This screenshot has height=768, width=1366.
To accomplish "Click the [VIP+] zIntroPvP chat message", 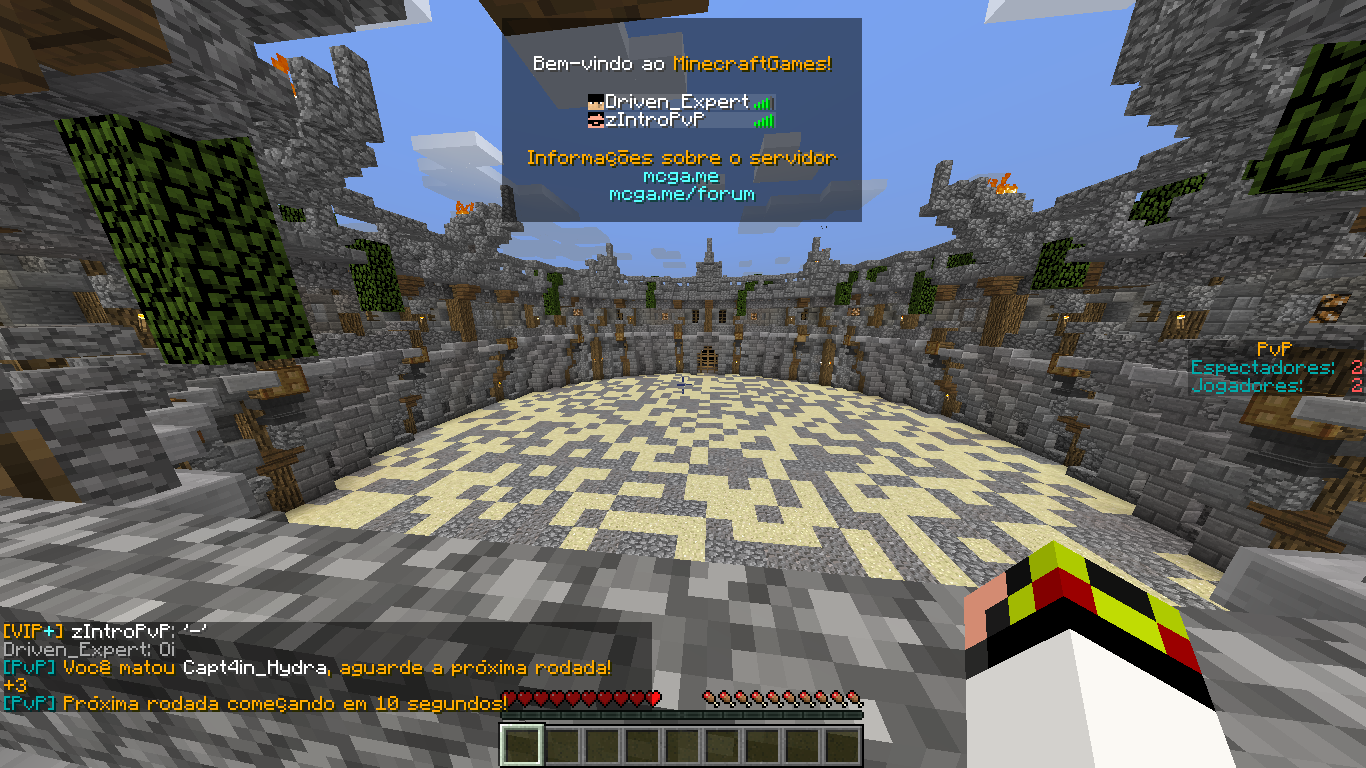I will coord(105,632).
